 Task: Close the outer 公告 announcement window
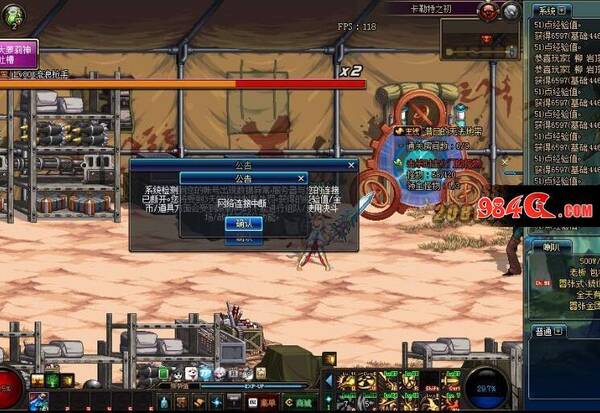[x=351, y=164]
